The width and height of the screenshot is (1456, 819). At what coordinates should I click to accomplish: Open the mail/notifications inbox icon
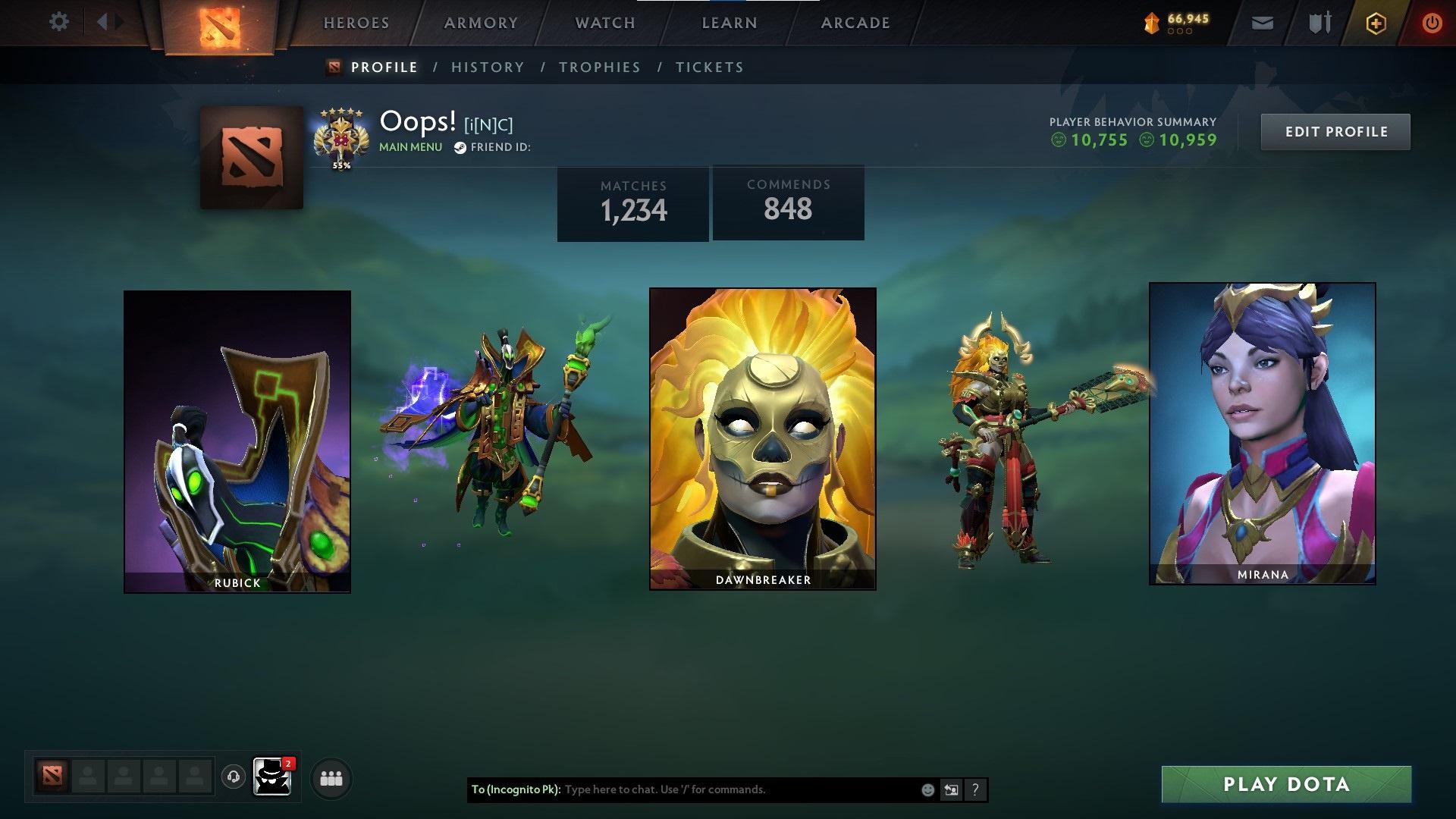(1261, 22)
